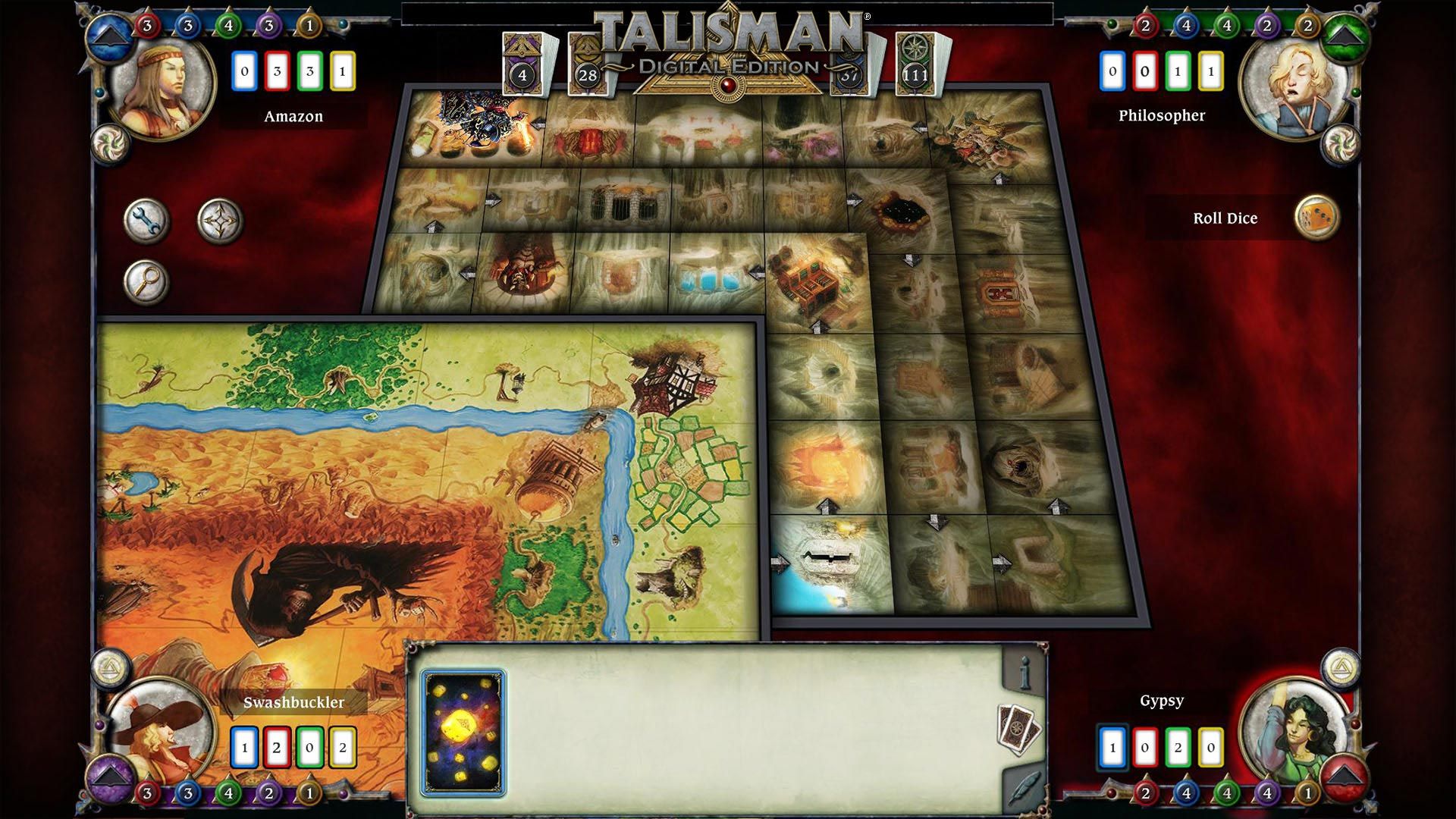Image resolution: width=1456 pixels, height=819 pixels.
Task: Select the Amazon player nameplate
Action: click(x=293, y=116)
